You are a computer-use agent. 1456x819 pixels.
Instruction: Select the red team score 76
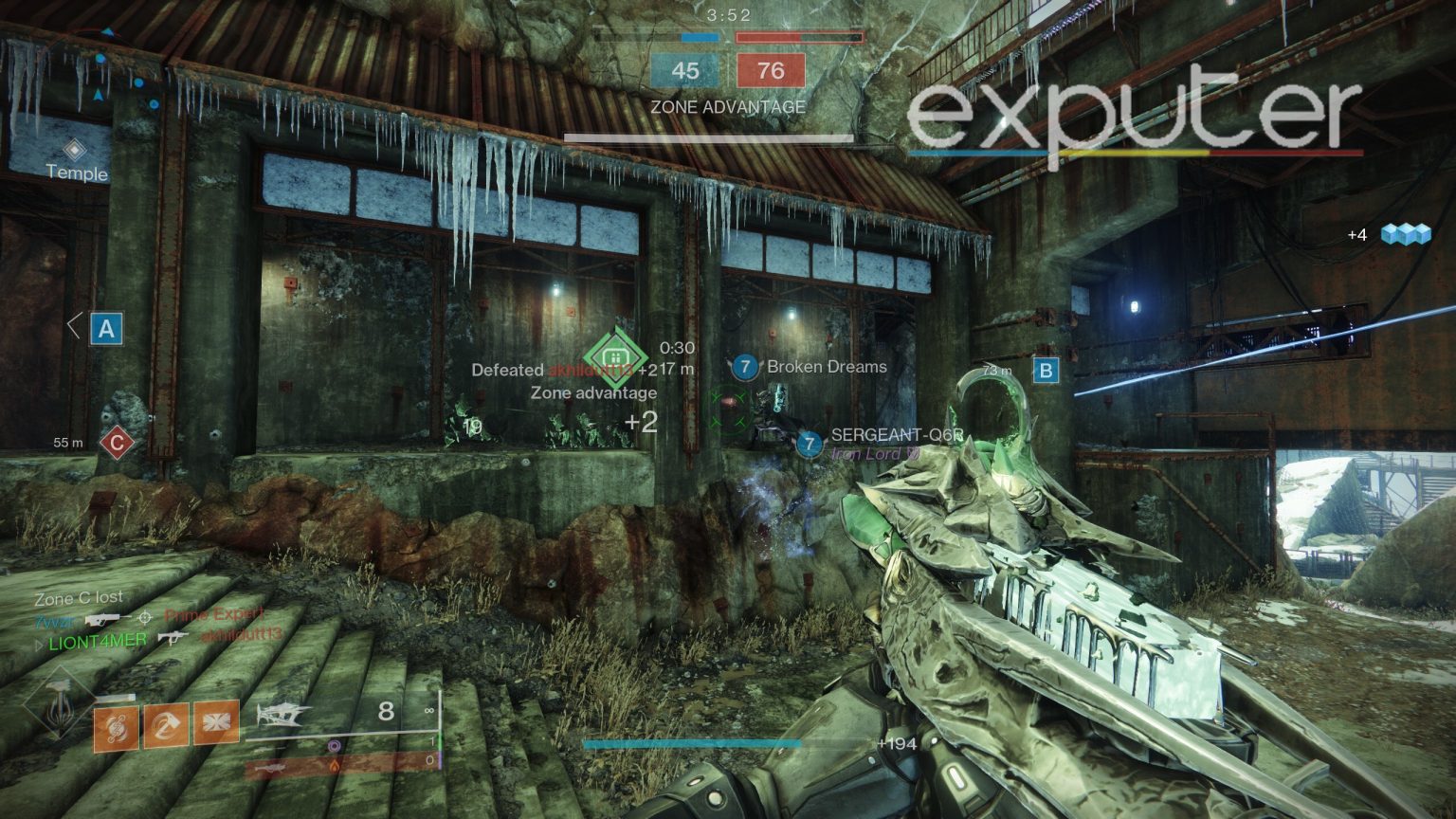[771, 71]
